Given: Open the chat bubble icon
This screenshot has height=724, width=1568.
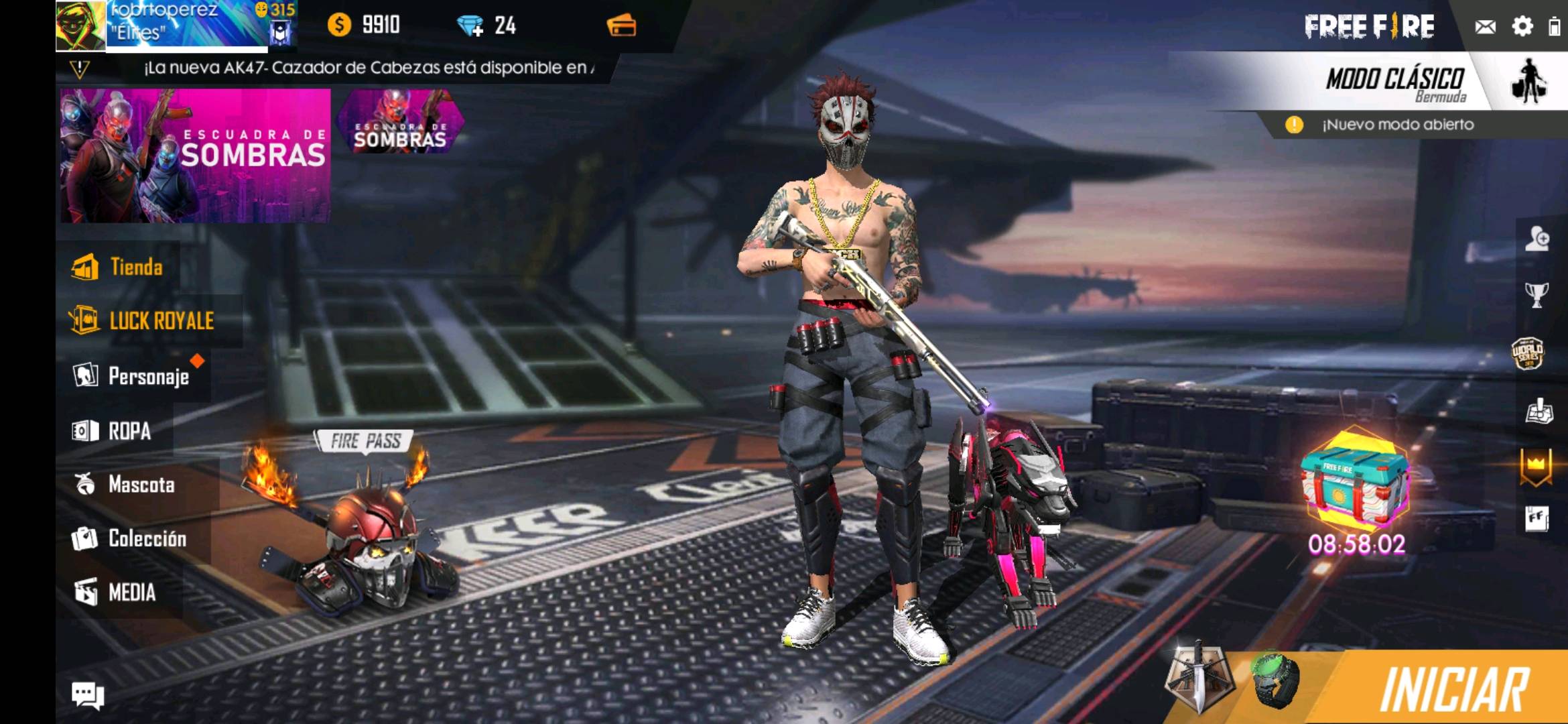Looking at the screenshot, I should pos(88,695).
